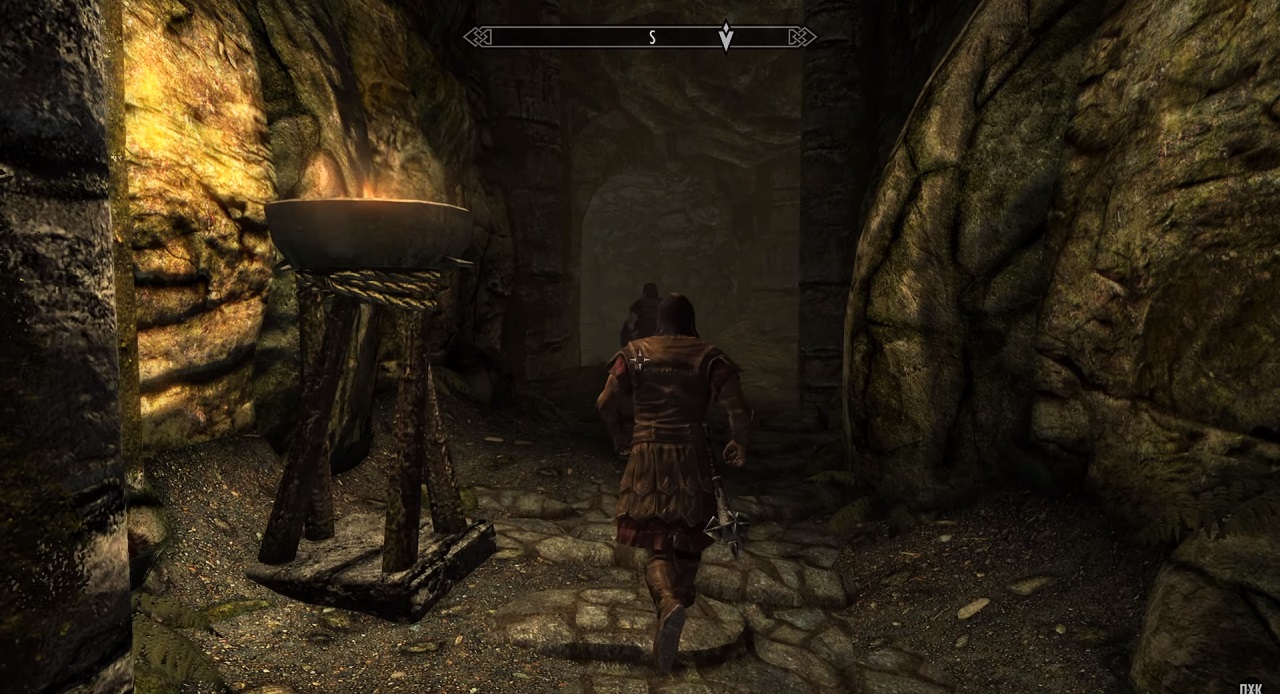Select the S heading on the compass bar
The image size is (1280, 694).
coord(652,37)
